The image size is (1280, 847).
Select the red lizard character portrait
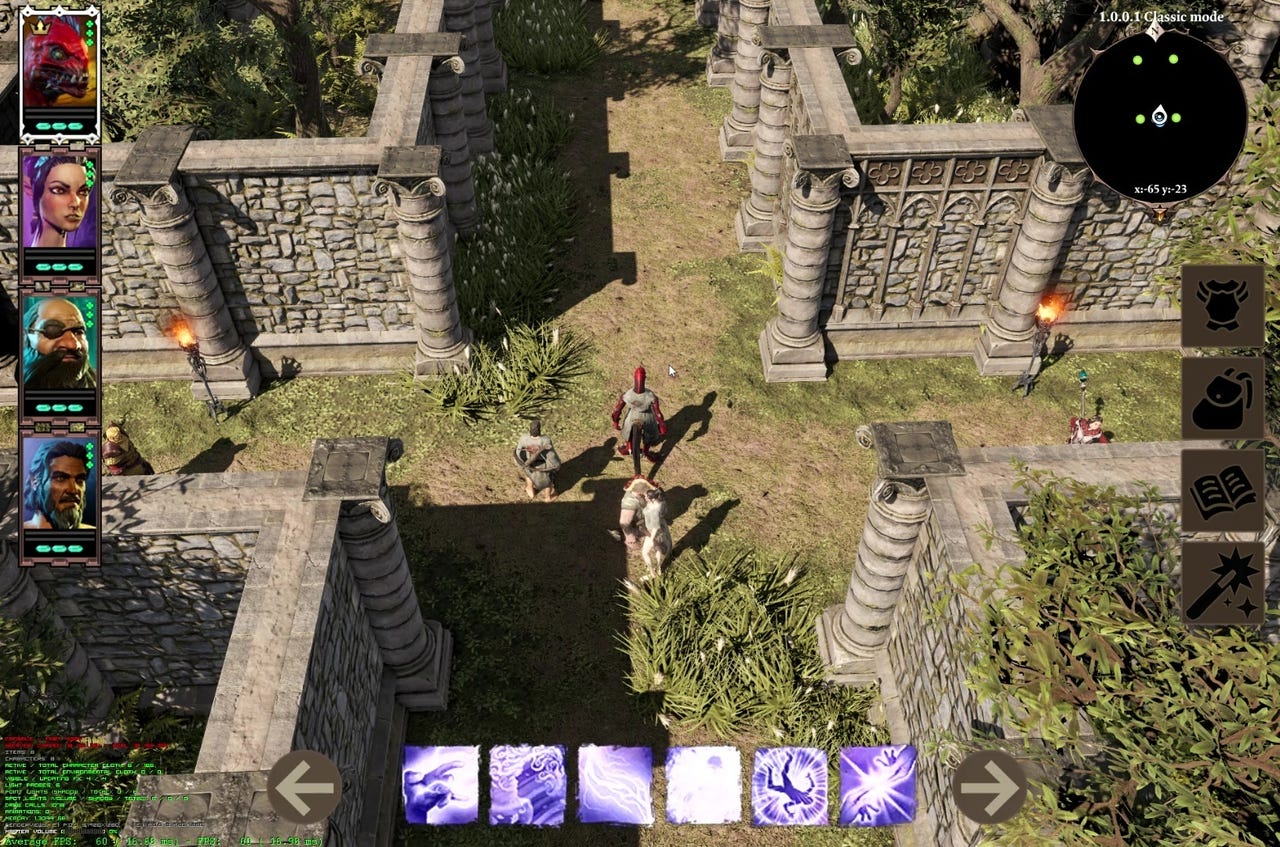[59, 62]
